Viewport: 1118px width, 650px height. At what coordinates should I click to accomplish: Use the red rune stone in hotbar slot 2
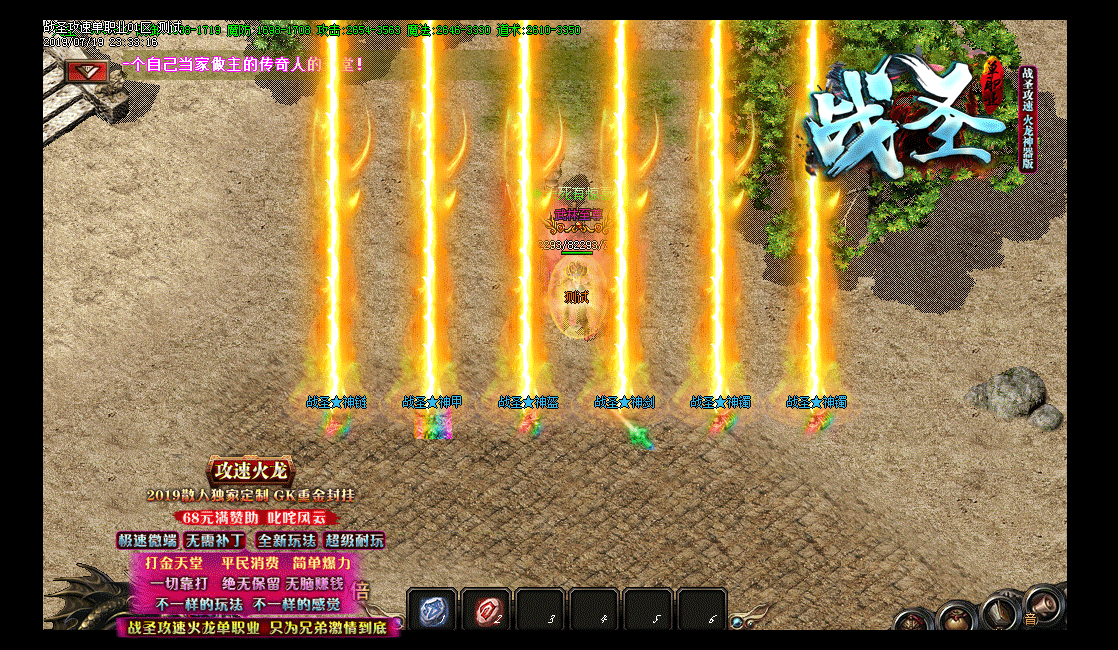click(x=486, y=610)
